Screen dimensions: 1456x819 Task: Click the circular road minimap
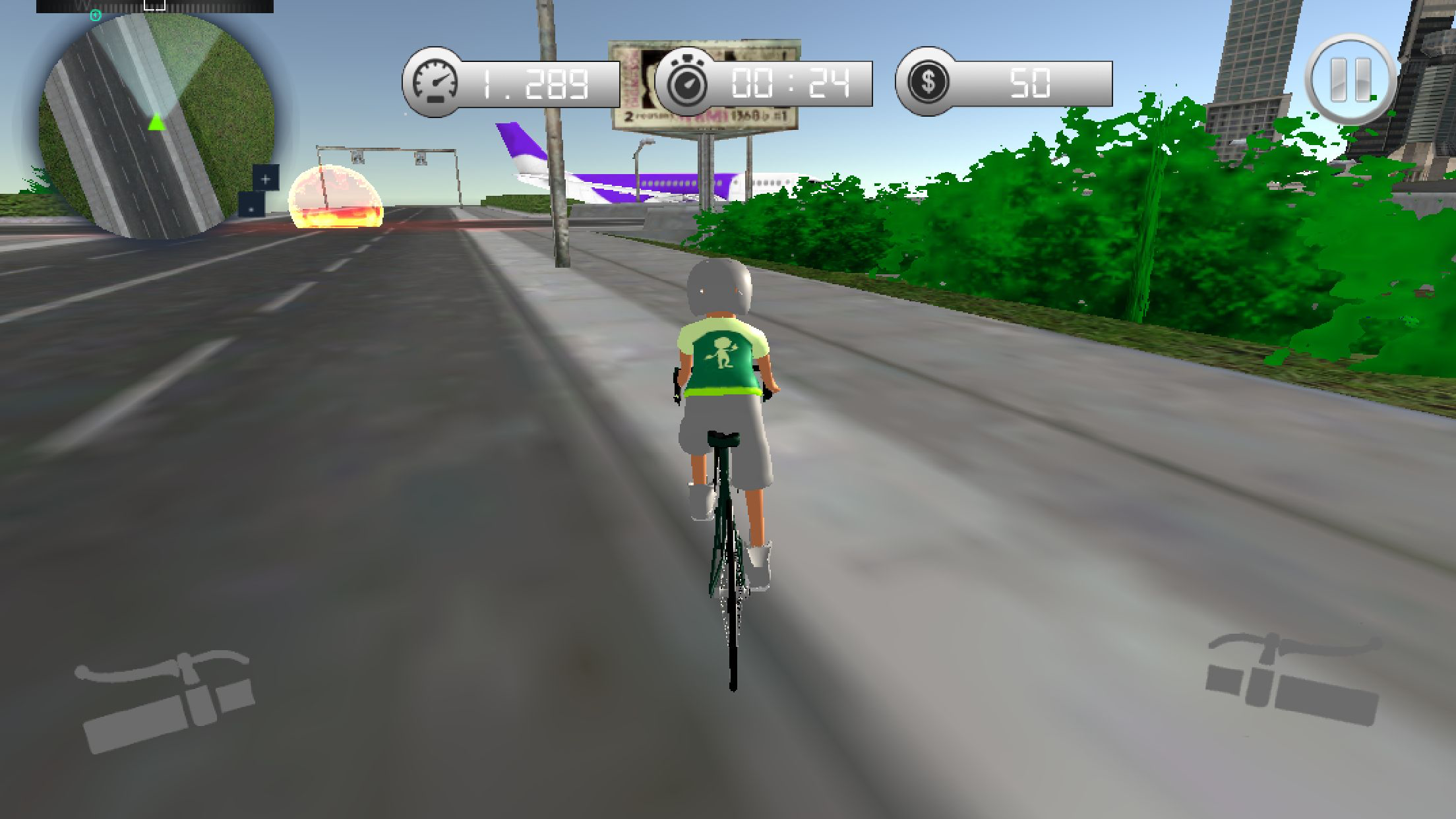[x=156, y=125]
